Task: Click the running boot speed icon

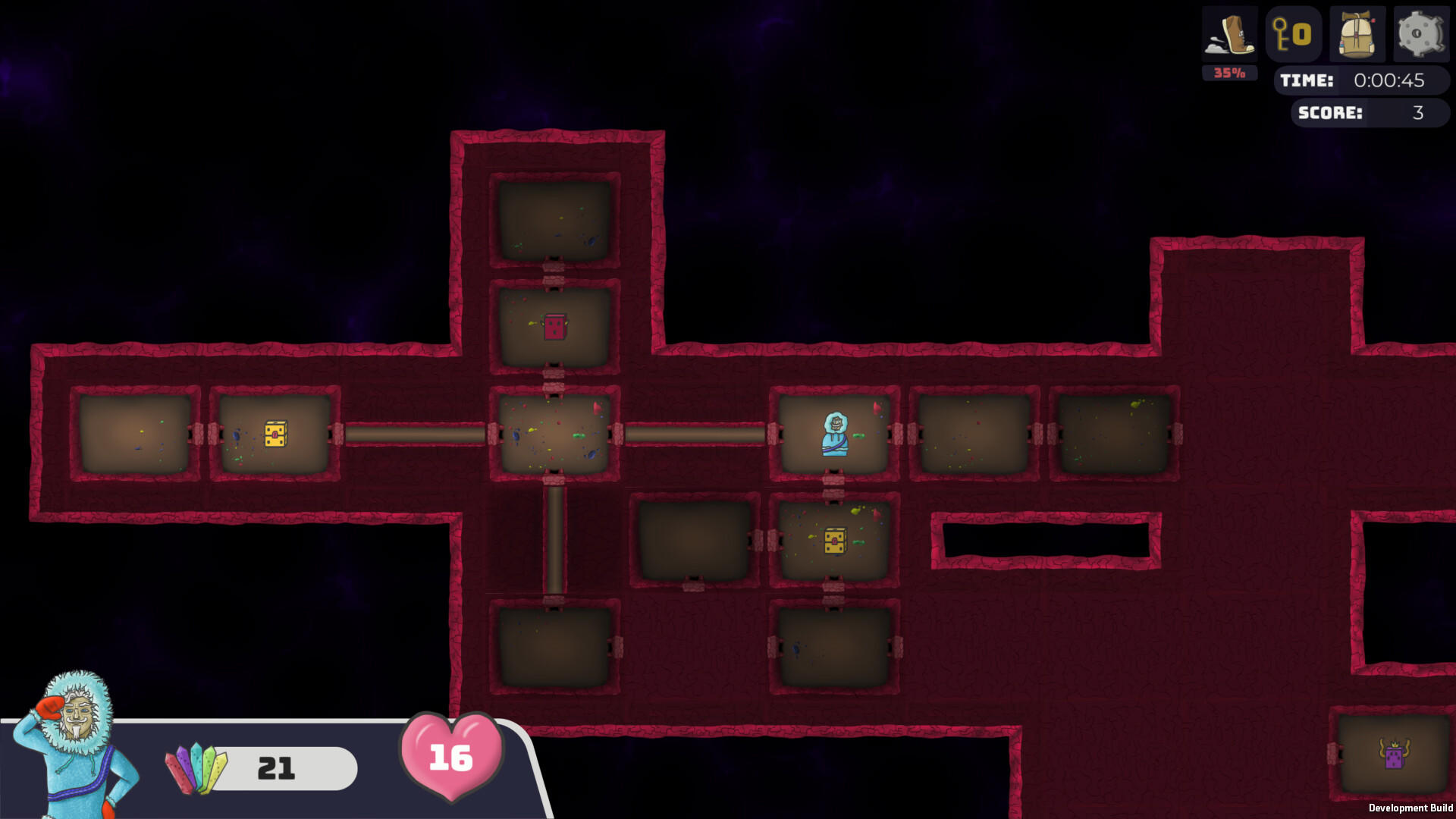Action: (1229, 34)
